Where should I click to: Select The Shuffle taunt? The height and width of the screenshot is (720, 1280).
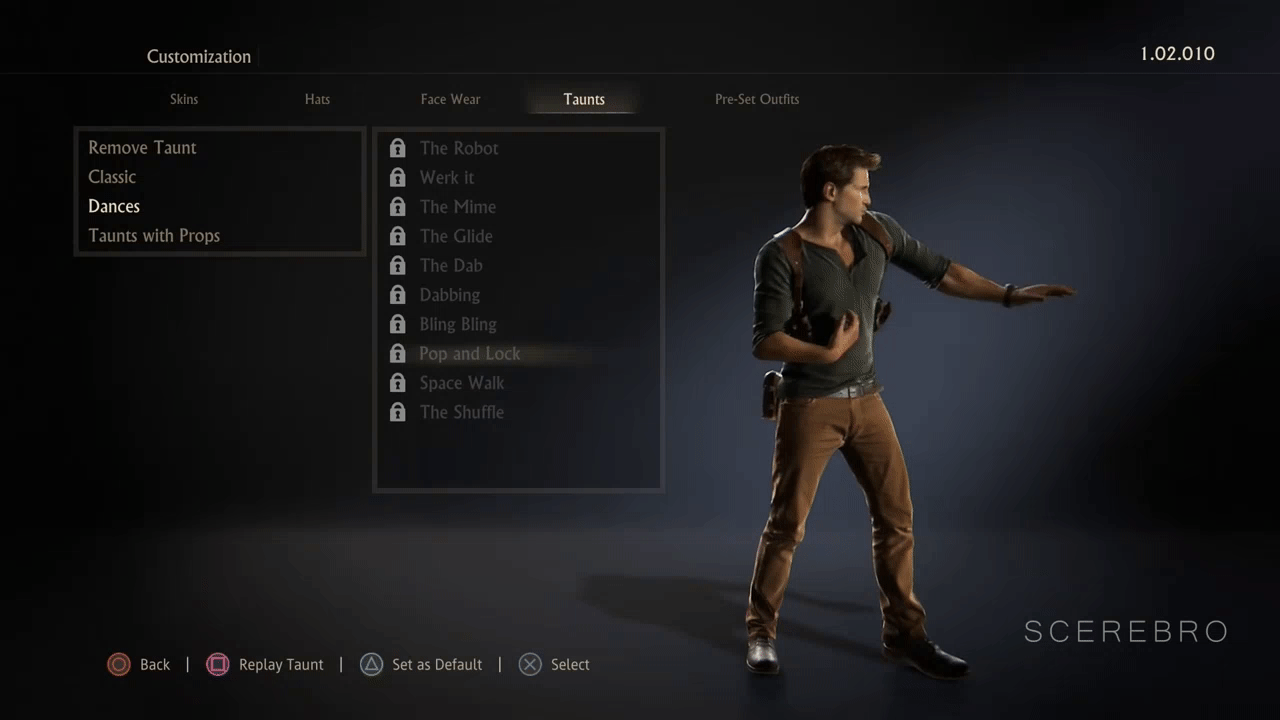click(x=462, y=412)
